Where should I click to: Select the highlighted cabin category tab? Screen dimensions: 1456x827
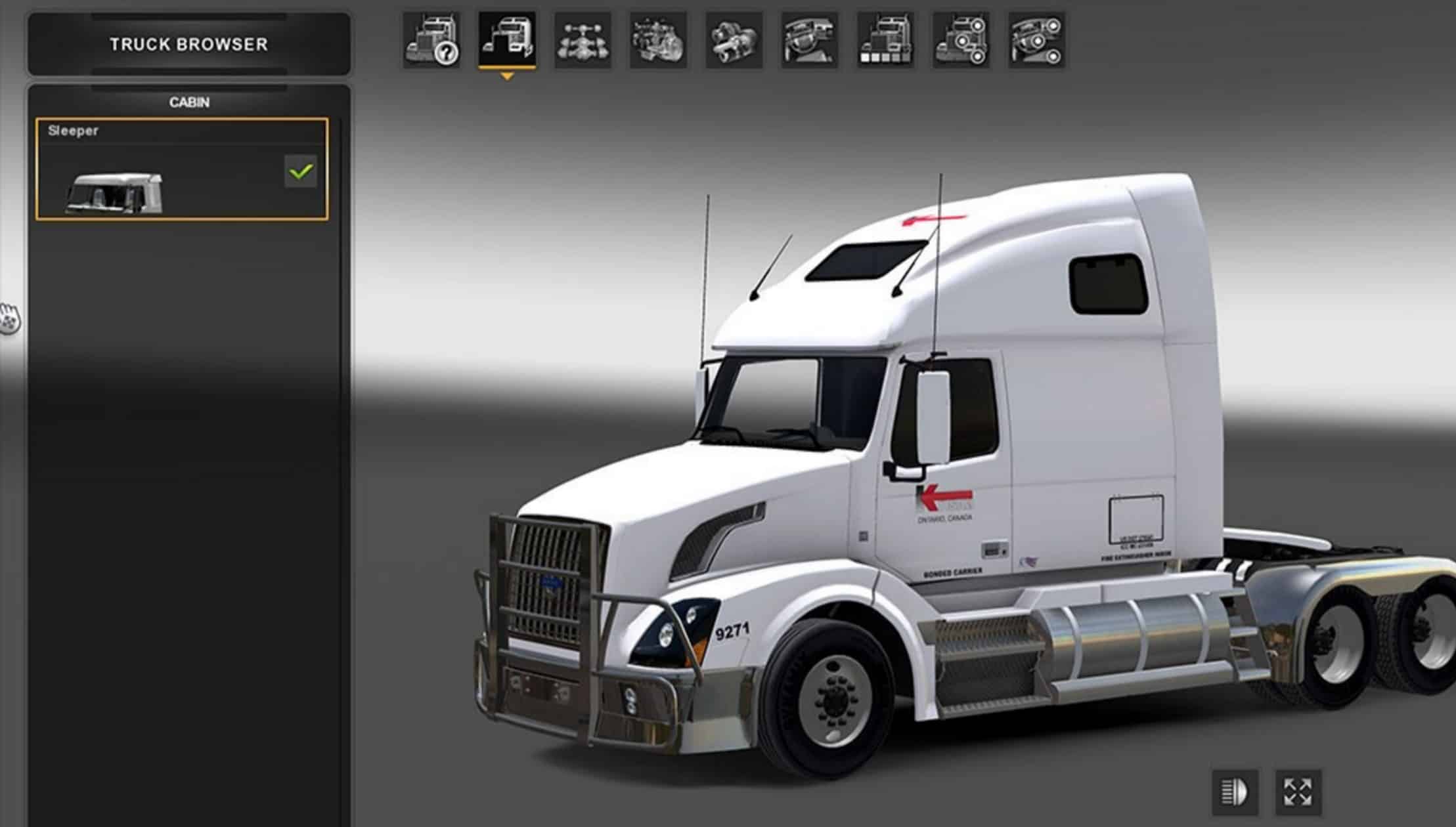pyautogui.click(x=506, y=41)
